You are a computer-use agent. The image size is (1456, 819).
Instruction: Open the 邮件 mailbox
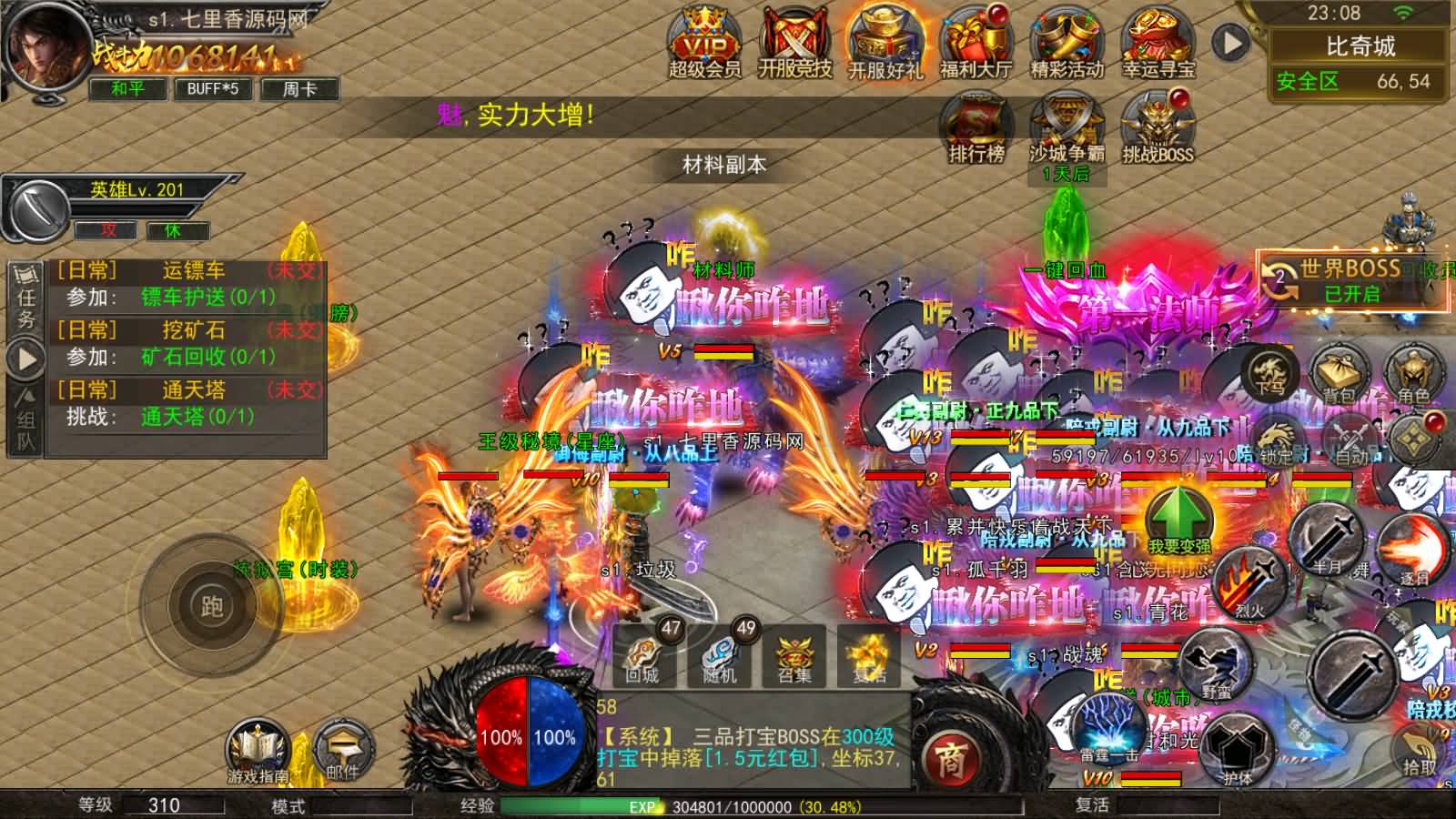[346, 744]
